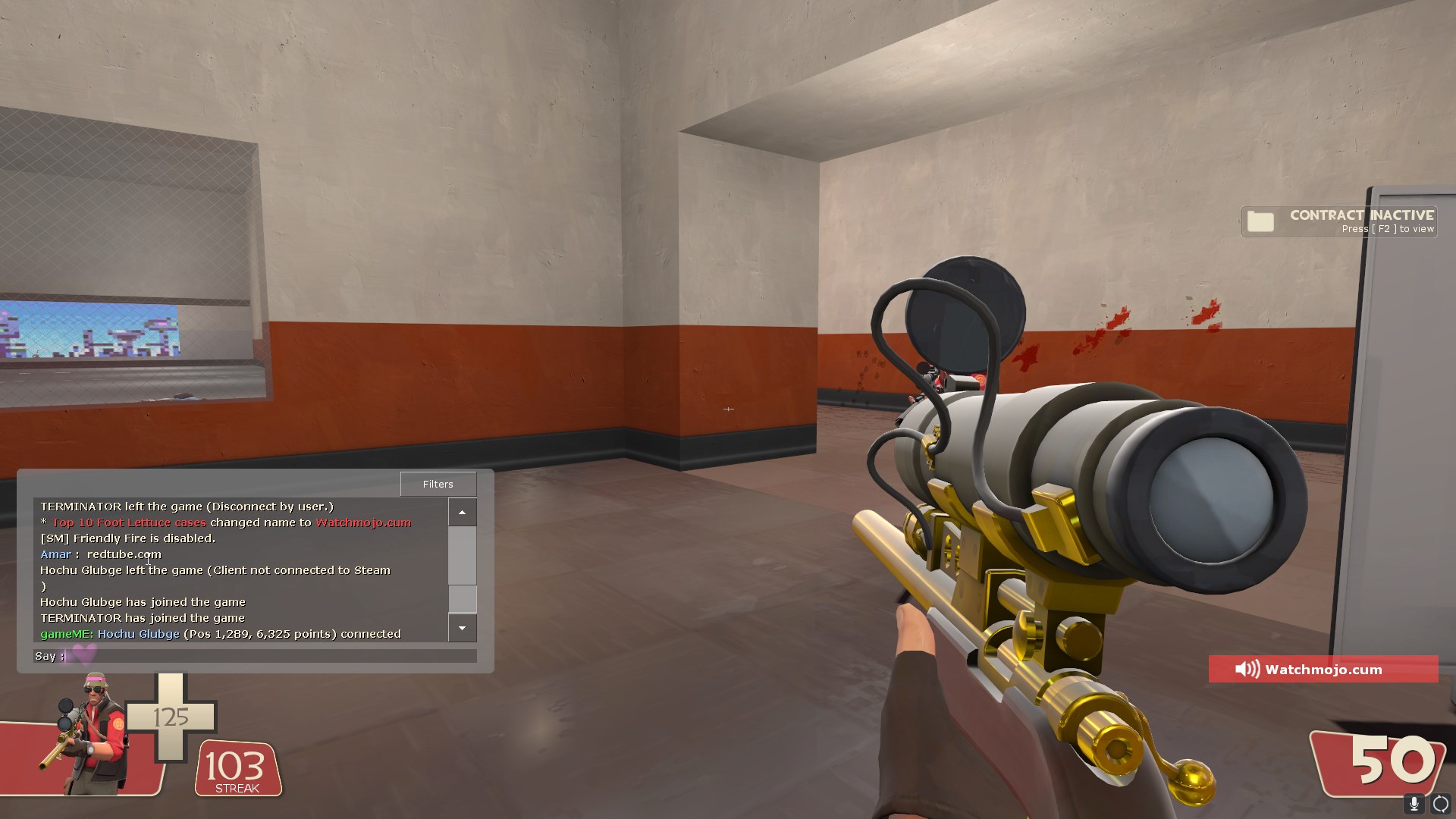Click the chat scrollbar thumb
This screenshot has width=1456, height=819.
coord(462,598)
